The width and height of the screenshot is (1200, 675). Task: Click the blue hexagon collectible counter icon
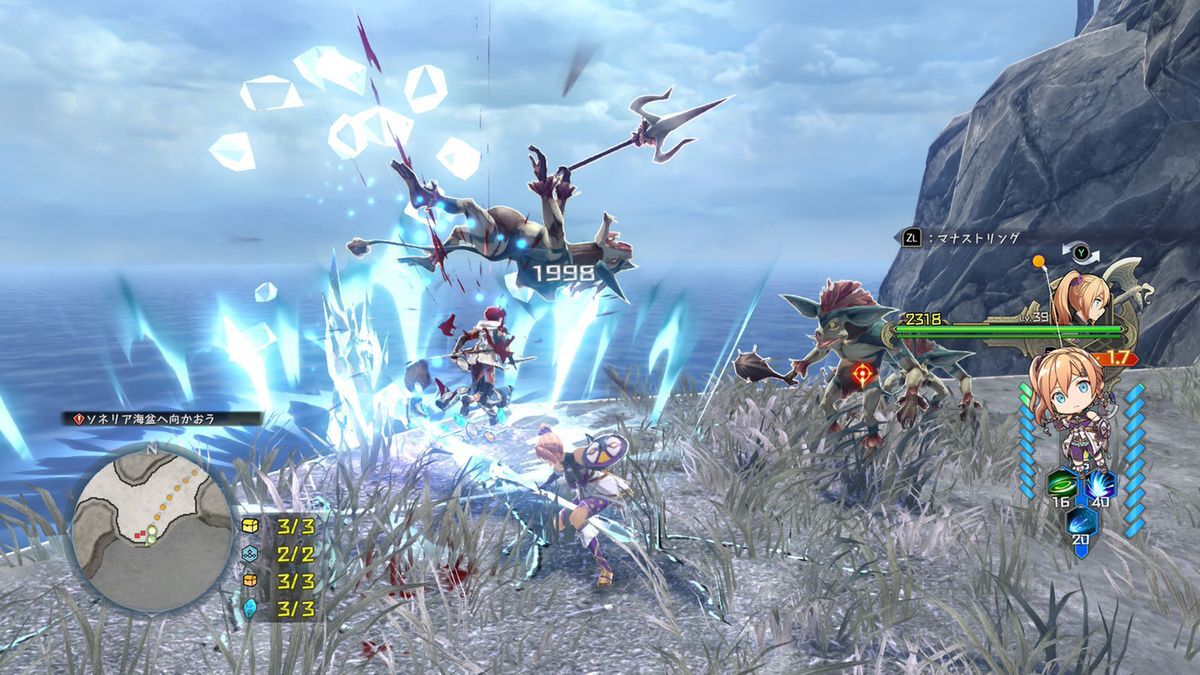[x=250, y=554]
